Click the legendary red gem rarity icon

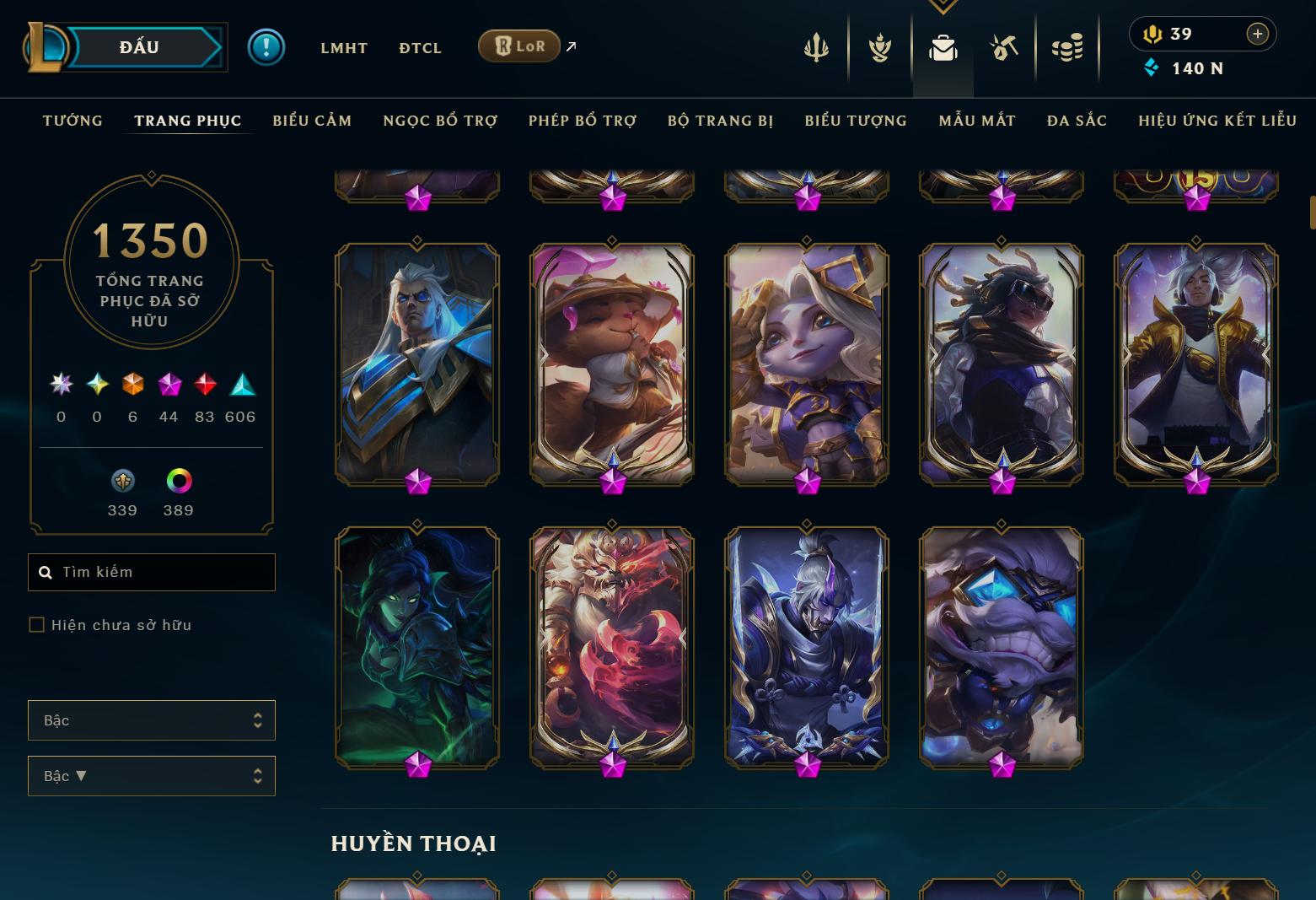204,385
